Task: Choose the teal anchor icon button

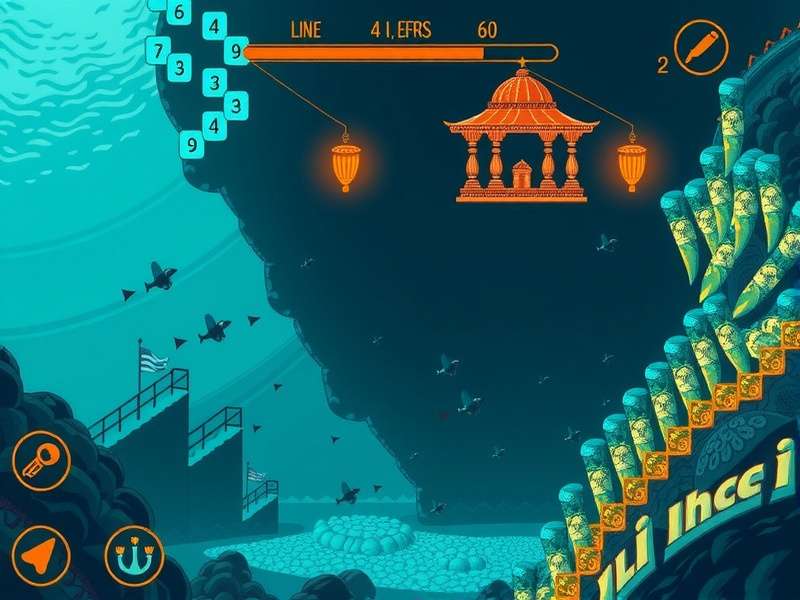Action: 134,555
